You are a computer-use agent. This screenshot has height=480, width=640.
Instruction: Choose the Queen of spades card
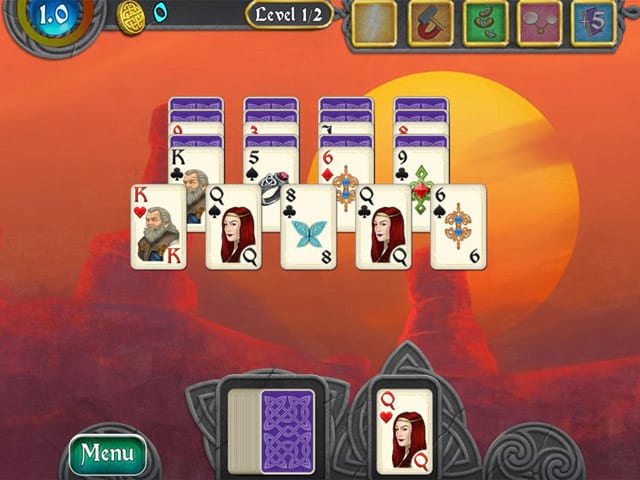[x=234, y=226]
